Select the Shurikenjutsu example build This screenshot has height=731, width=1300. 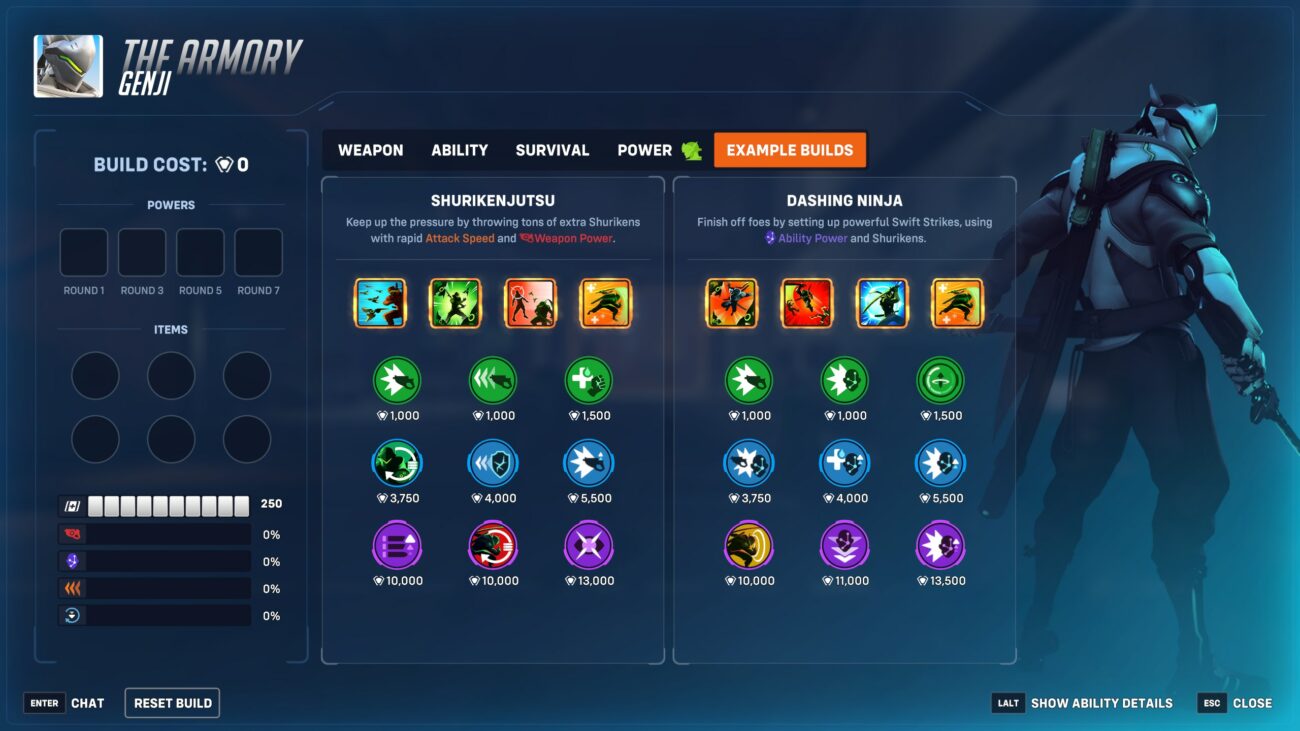(492, 200)
